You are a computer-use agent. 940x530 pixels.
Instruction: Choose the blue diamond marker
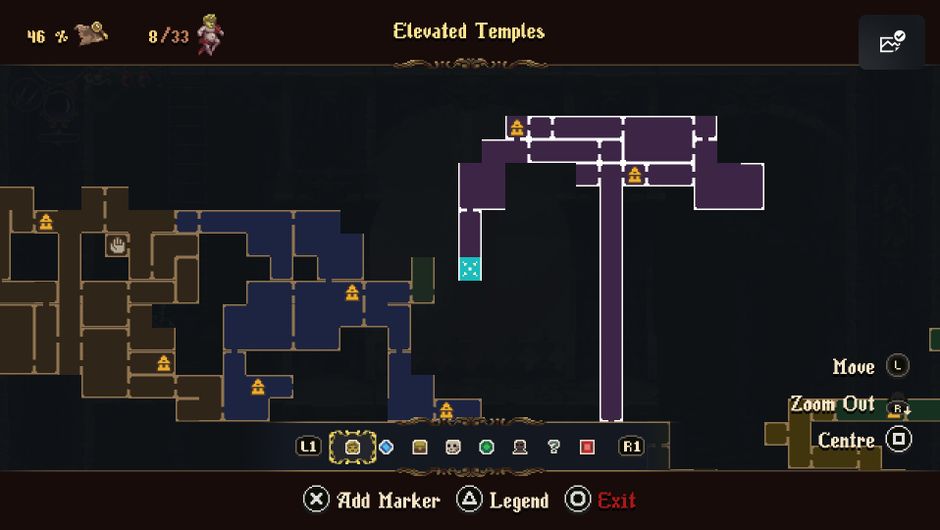(386, 447)
